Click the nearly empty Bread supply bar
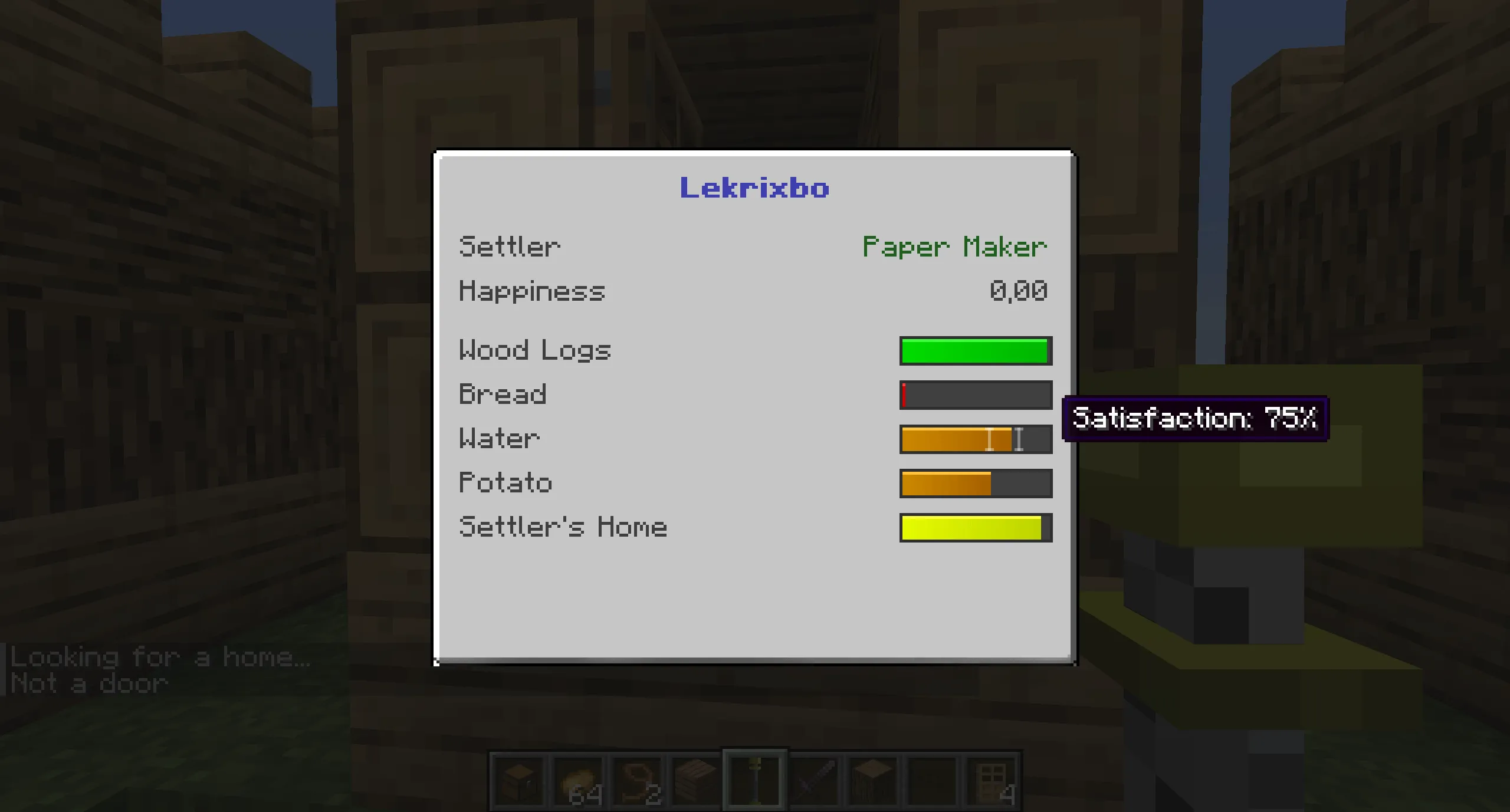This screenshot has width=1510, height=812. (975, 395)
